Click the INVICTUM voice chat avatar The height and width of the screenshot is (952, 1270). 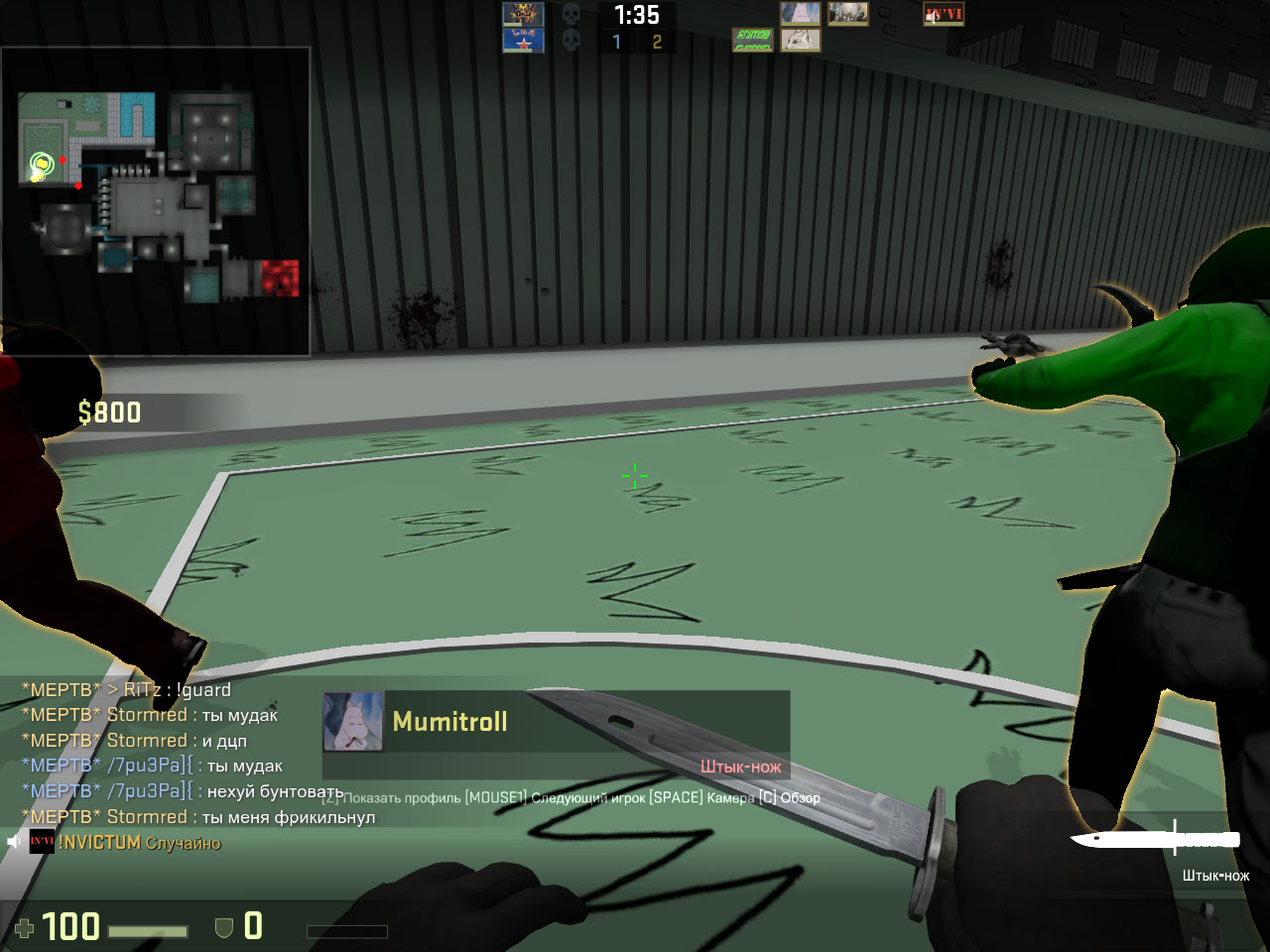click(x=42, y=842)
